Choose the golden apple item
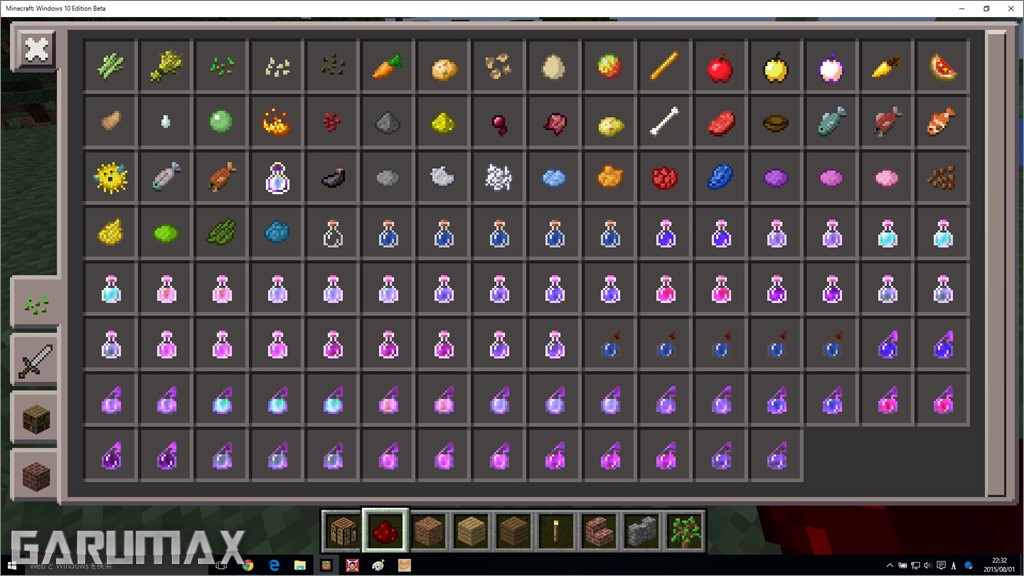Image resolution: width=1024 pixels, height=576 pixels. point(774,68)
